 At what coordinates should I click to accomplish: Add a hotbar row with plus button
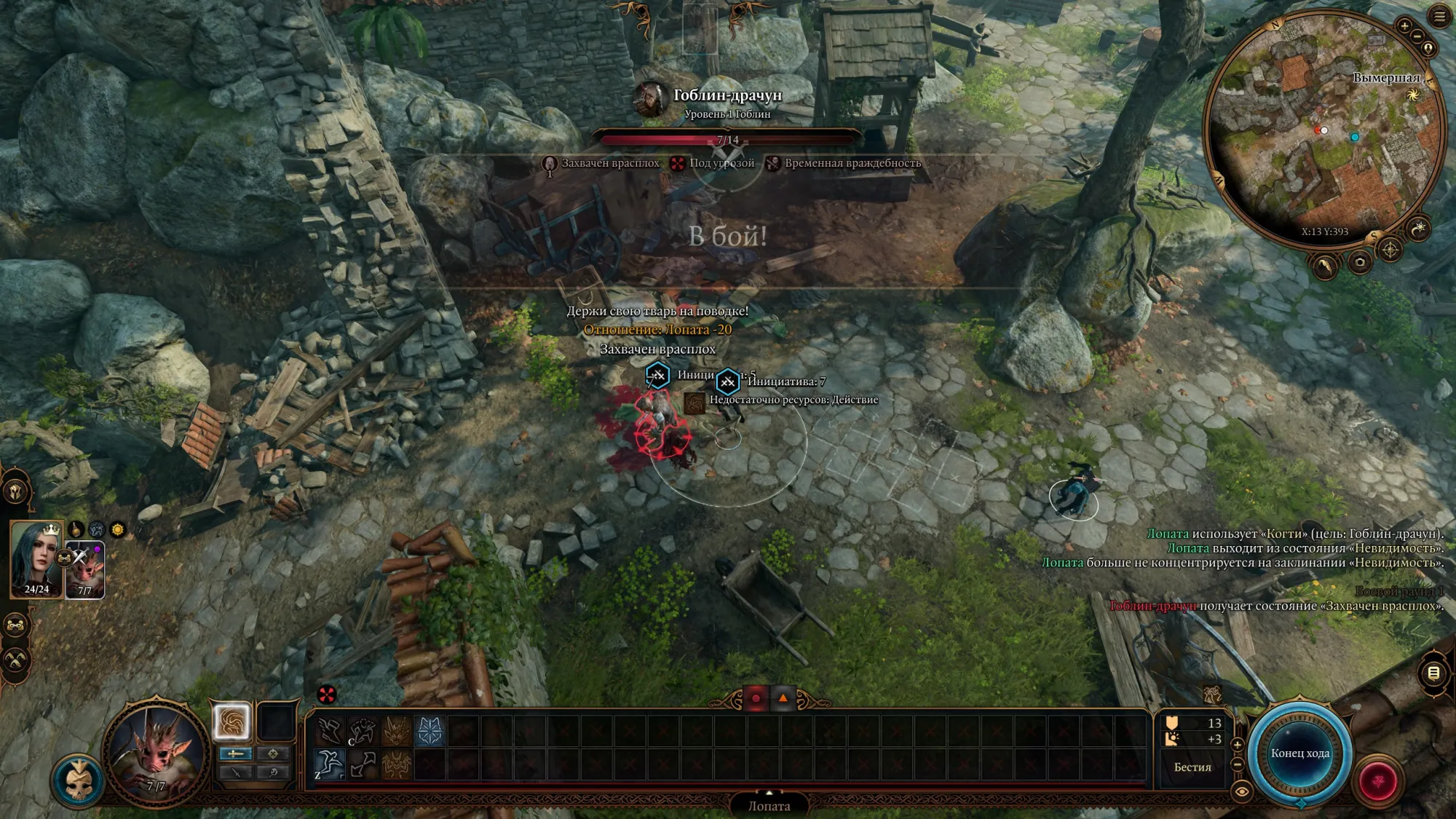click(x=1237, y=745)
